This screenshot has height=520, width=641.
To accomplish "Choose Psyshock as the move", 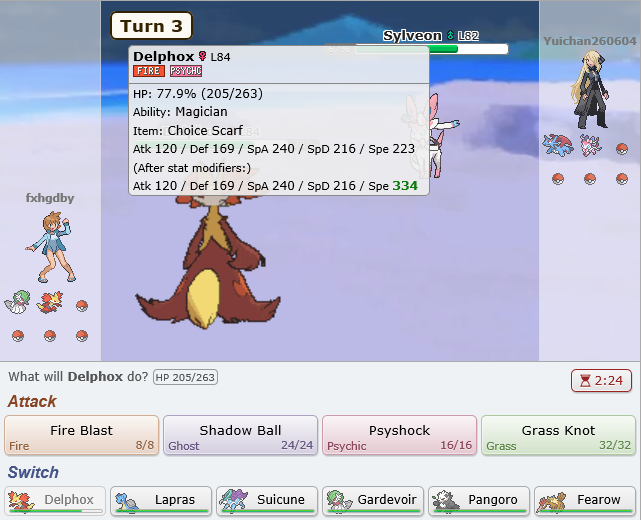I will [x=399, y=436].
